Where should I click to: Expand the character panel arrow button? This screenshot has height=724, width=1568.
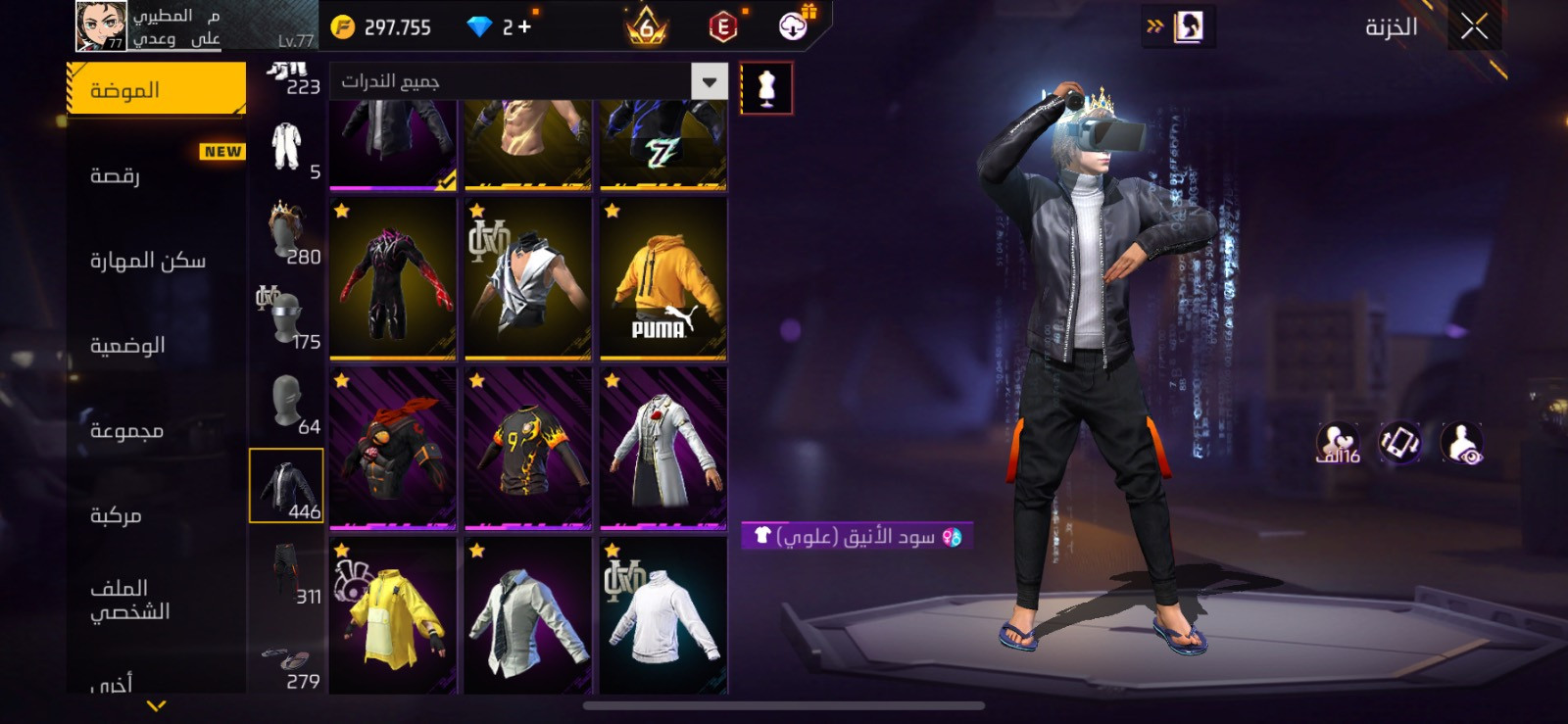pos(1179,26)
